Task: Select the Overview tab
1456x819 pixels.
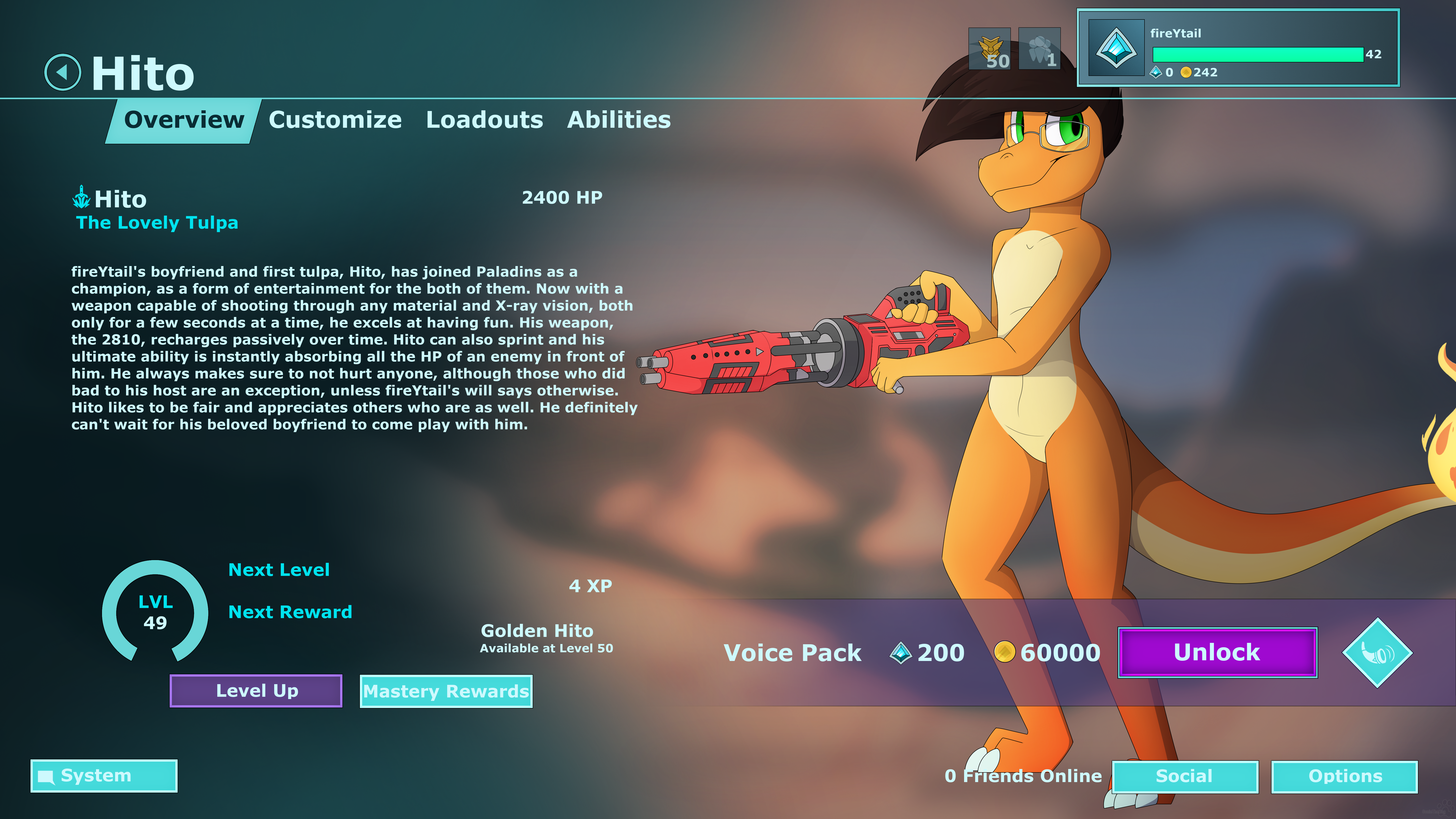Action: coord(184,120)
